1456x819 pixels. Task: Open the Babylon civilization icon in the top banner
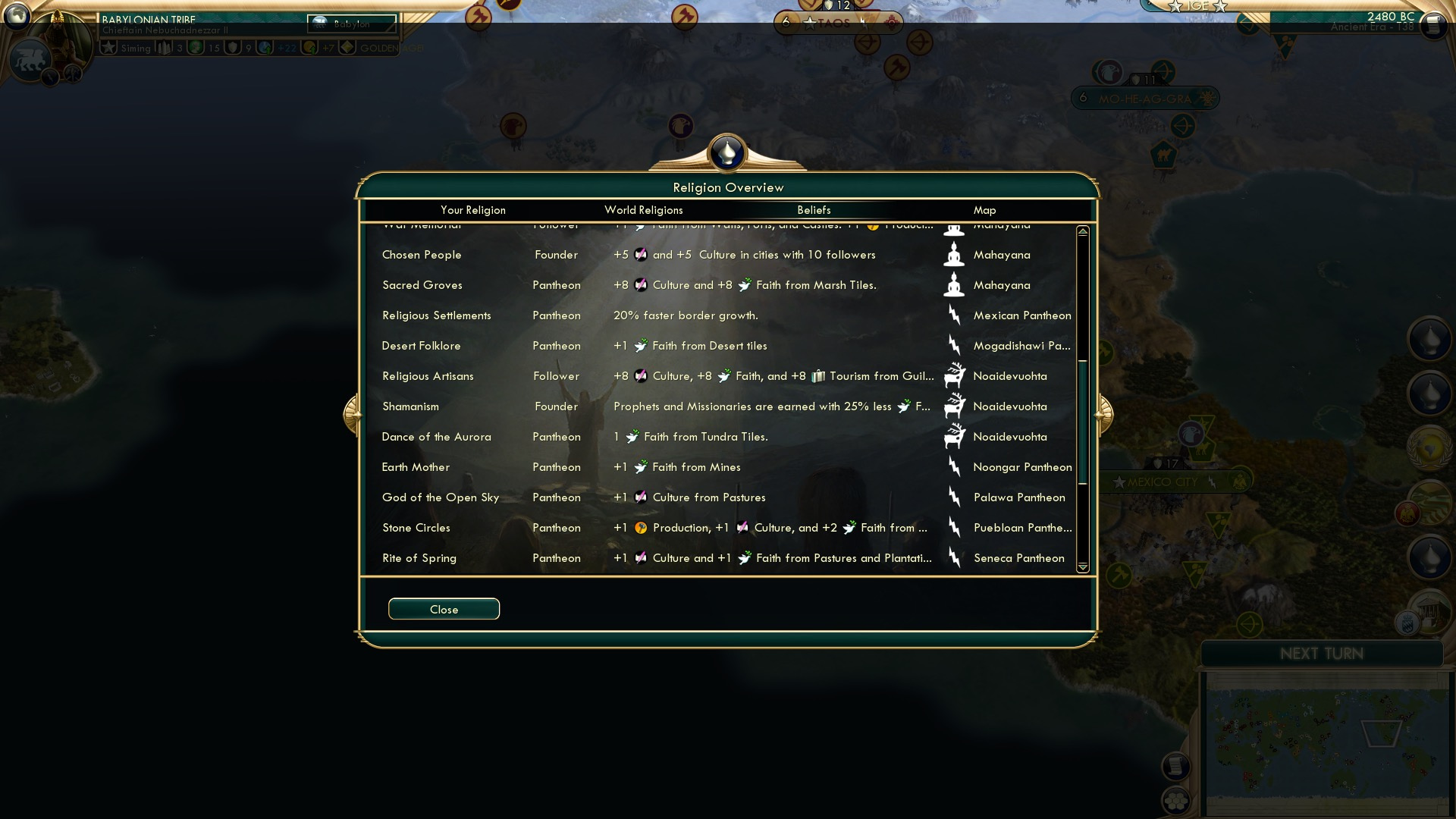pos(320,24)
